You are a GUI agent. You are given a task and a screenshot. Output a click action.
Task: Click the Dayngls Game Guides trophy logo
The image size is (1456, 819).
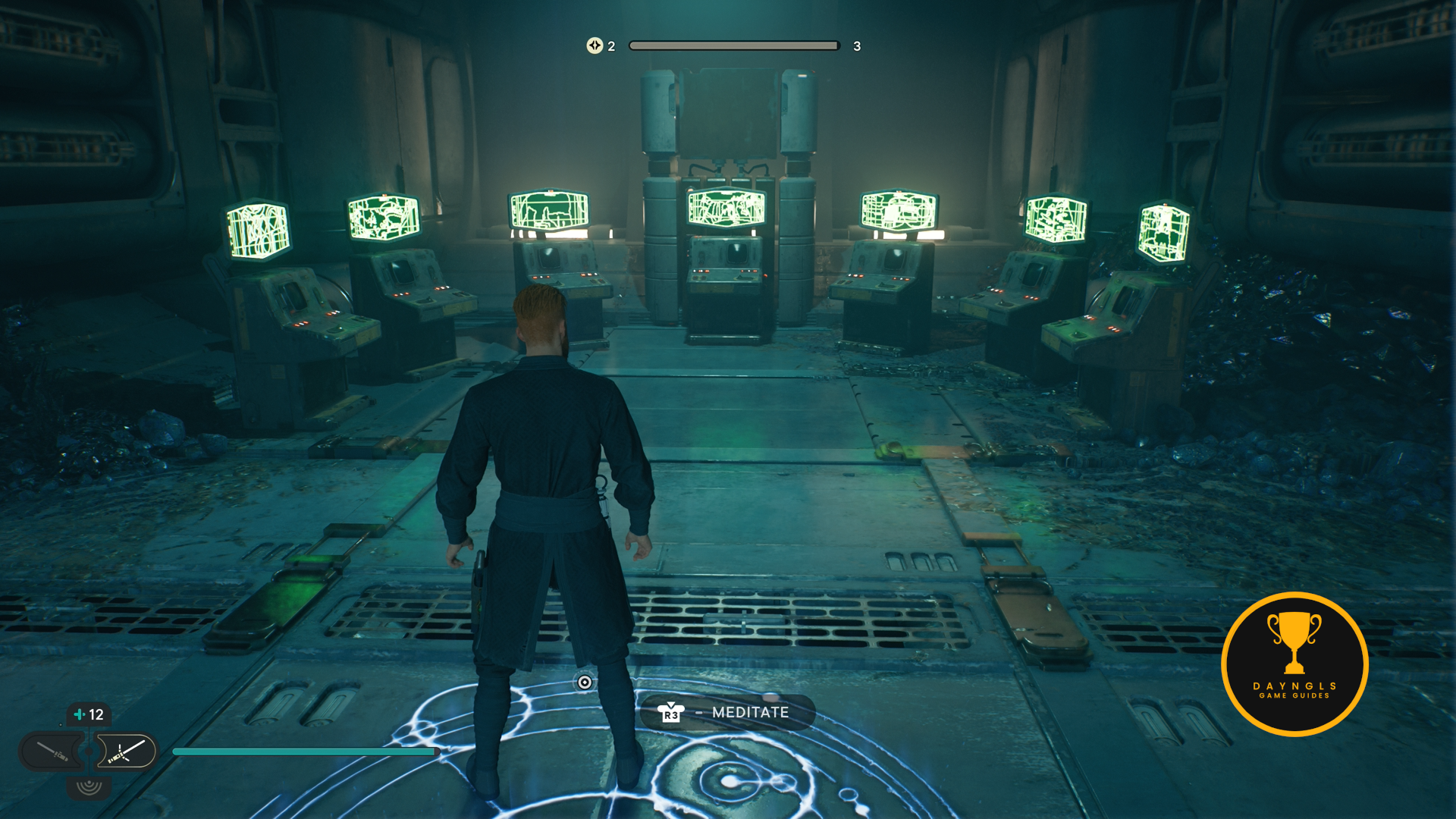[x=1294, y=664]
